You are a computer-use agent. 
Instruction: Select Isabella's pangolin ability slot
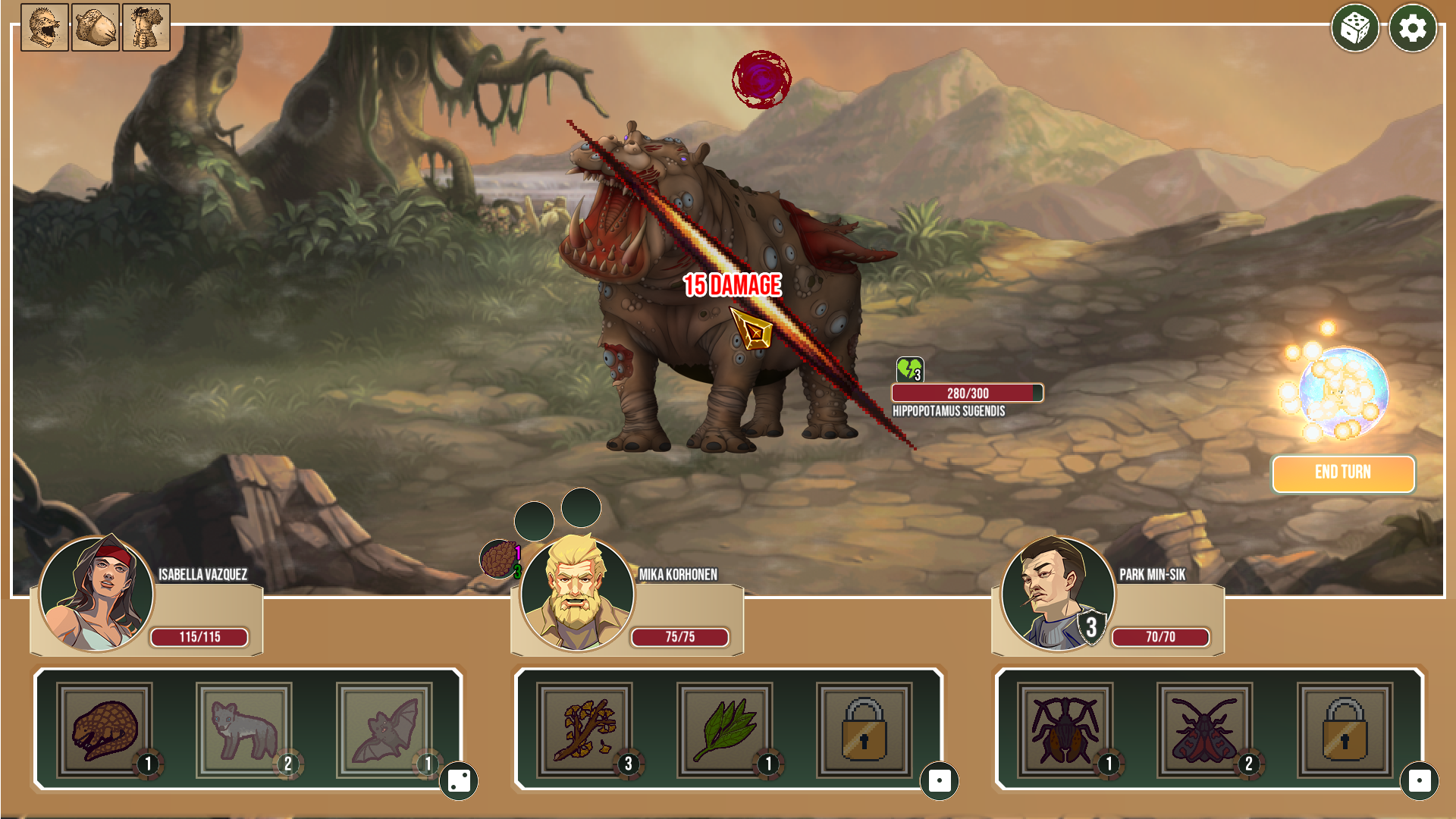tap(105, 730)
